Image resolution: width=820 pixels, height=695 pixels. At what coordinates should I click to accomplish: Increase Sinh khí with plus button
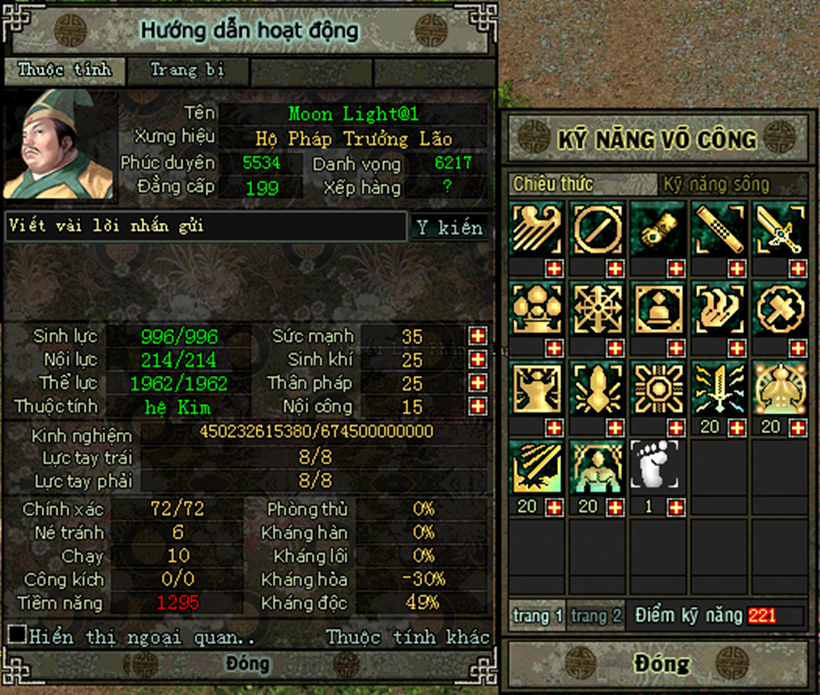tap(478, 360)
